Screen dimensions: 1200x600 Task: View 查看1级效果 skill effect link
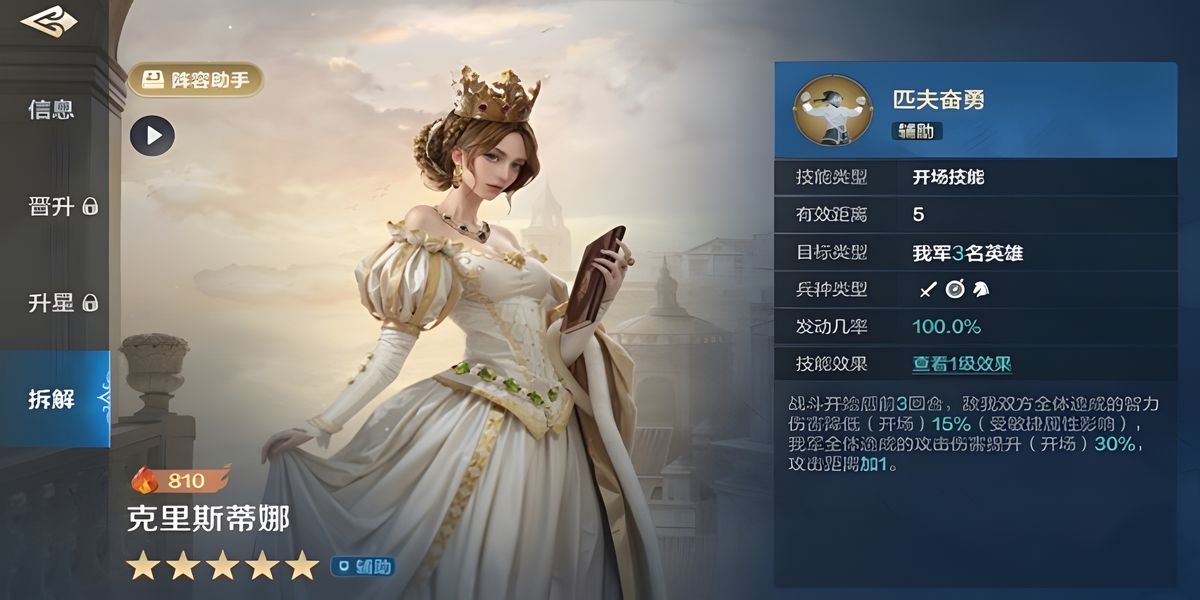click(961, 364)
